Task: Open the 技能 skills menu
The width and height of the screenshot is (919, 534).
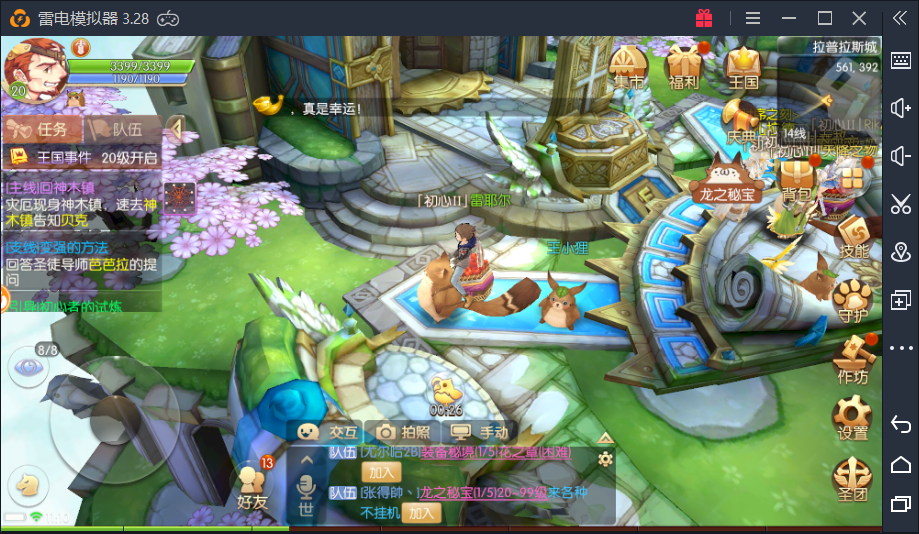Action: click(x=853, y=239)
